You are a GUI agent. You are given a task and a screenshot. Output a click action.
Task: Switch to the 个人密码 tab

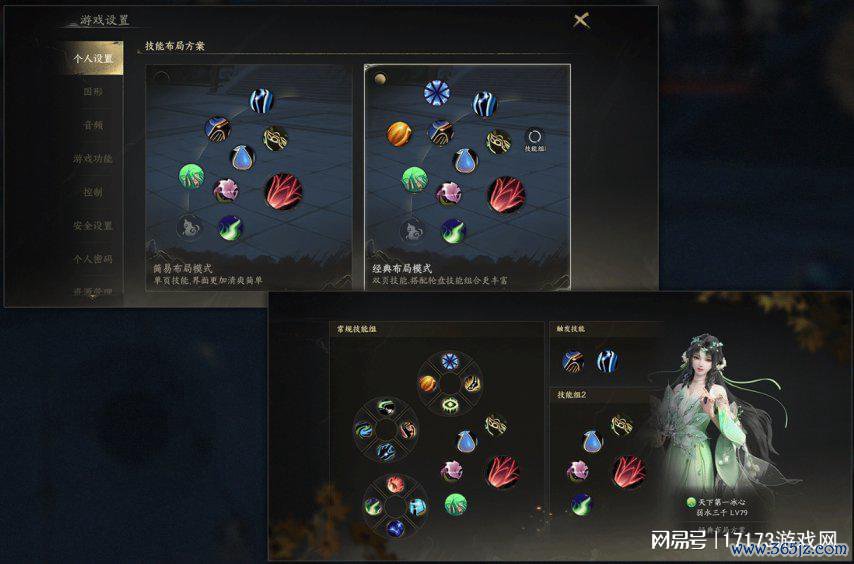tap(93, 259)
